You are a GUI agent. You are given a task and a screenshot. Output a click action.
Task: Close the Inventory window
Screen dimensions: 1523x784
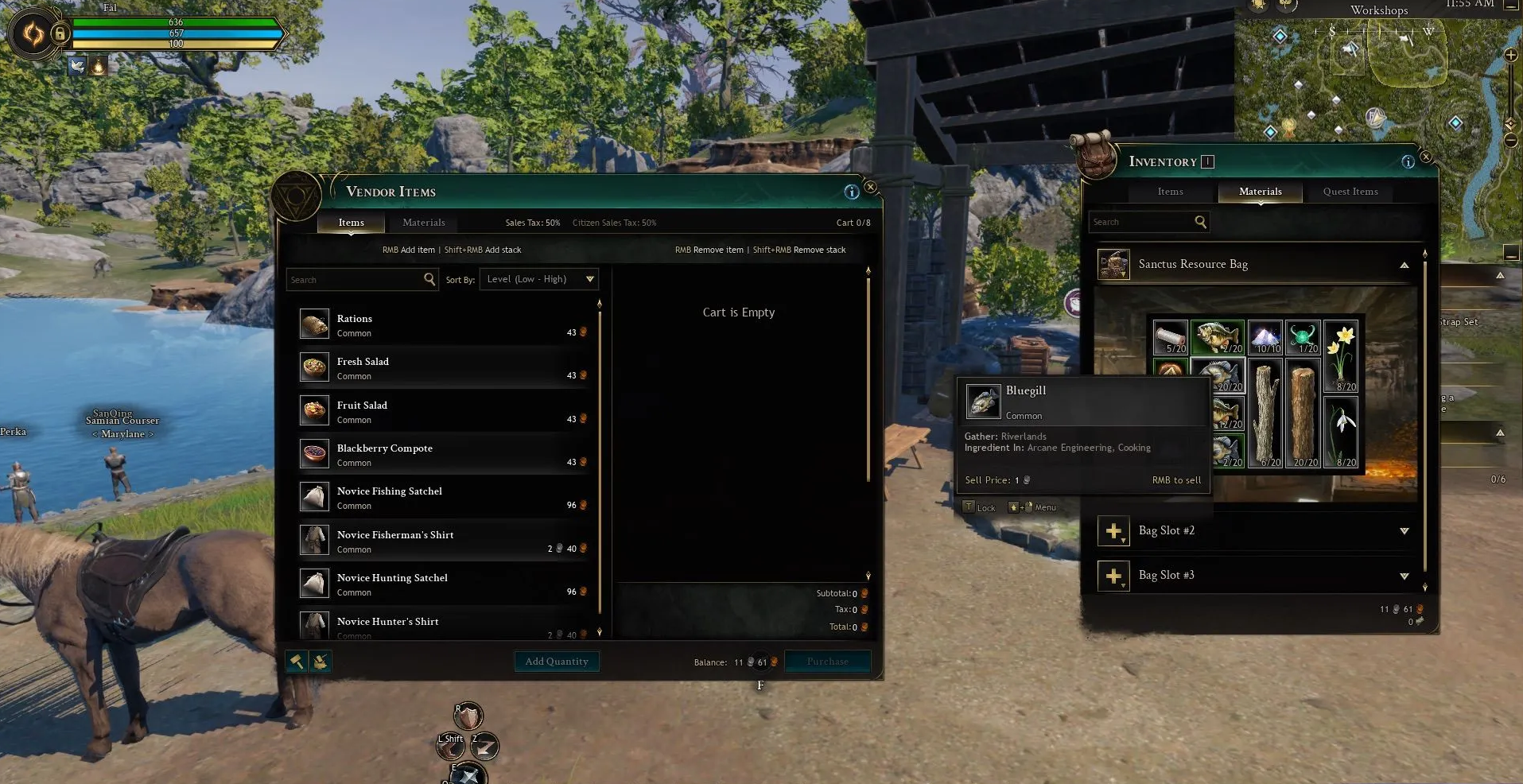pos(1426,157)
